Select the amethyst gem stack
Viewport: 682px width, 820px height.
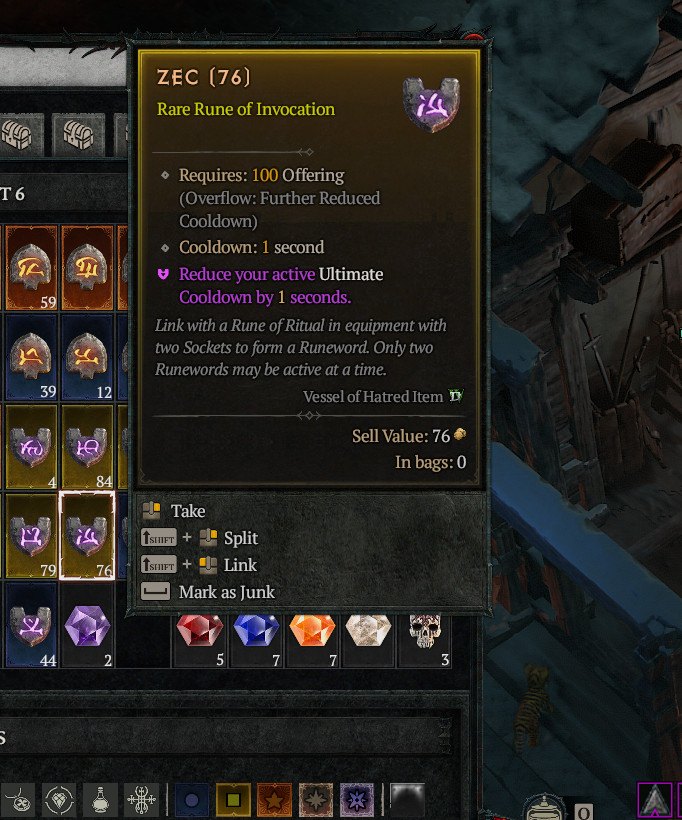[87, 627]
